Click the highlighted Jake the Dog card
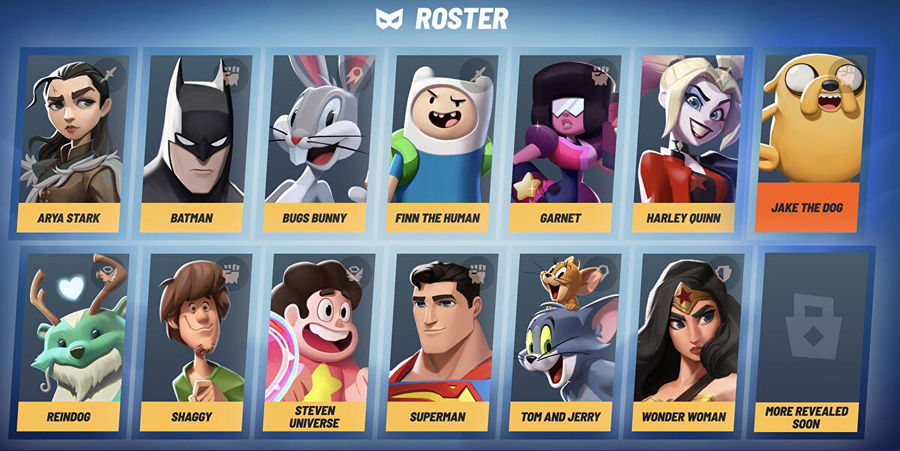Viewport: 900px width, 451px height. [x=810, y=140]
